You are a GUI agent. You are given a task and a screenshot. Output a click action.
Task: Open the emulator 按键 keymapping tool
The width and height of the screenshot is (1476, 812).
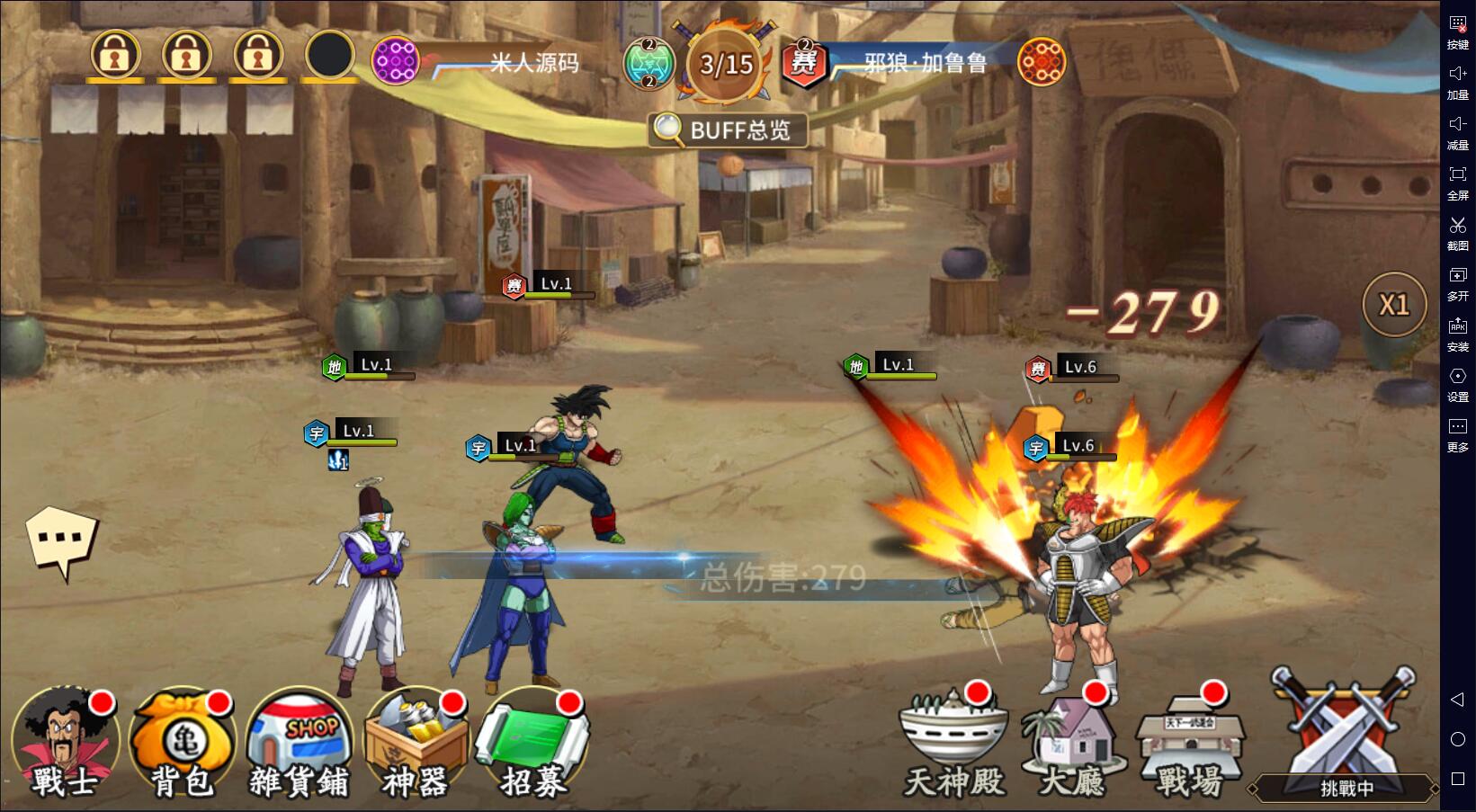tap(1457, 31)
